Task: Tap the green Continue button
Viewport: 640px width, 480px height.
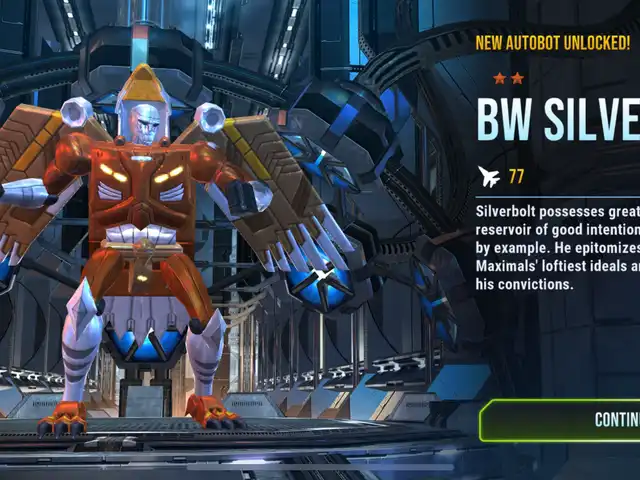Action: [566, 419]
